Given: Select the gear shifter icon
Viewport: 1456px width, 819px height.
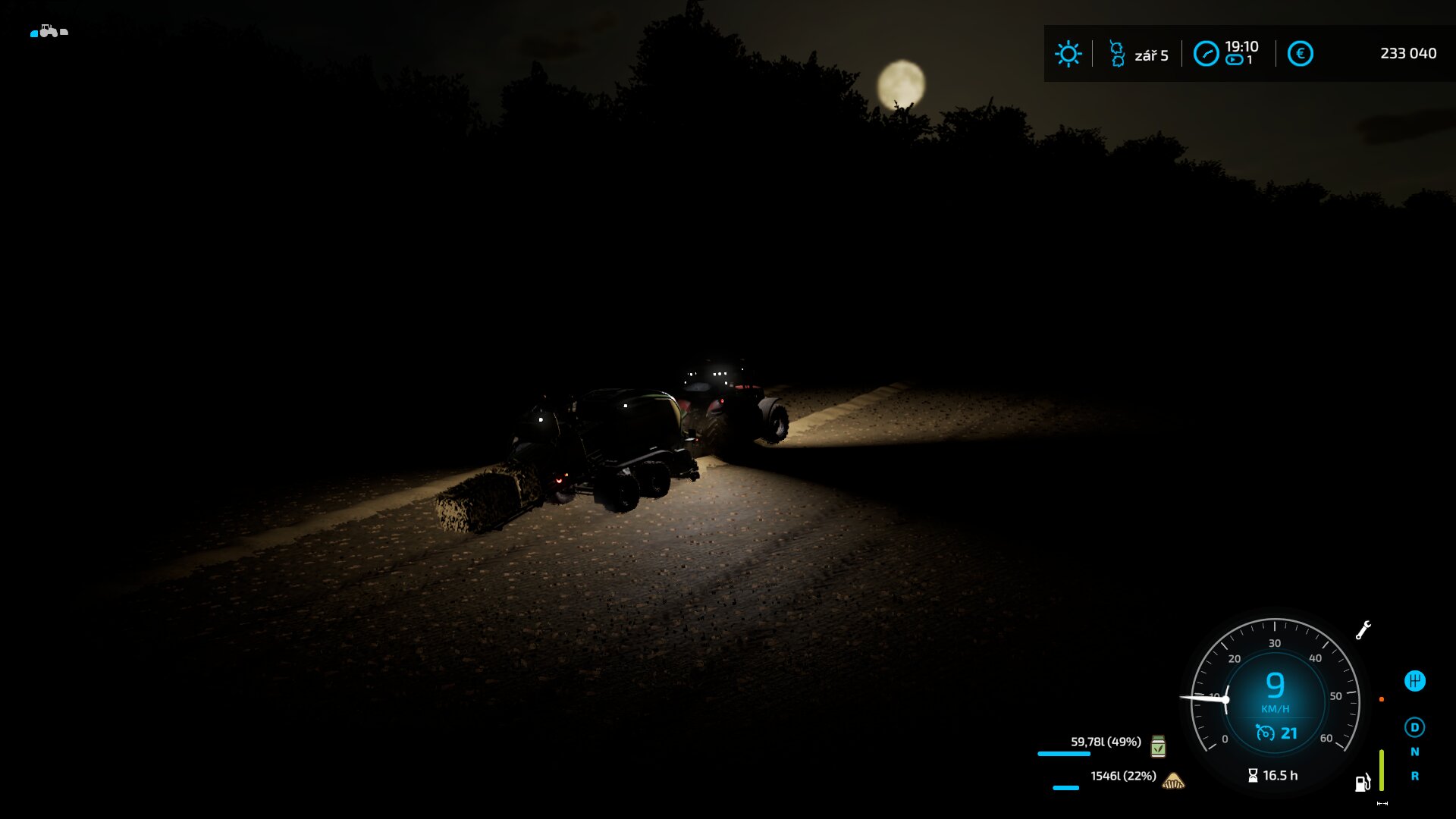Looking at the screenshot, I should point(1414,681).
